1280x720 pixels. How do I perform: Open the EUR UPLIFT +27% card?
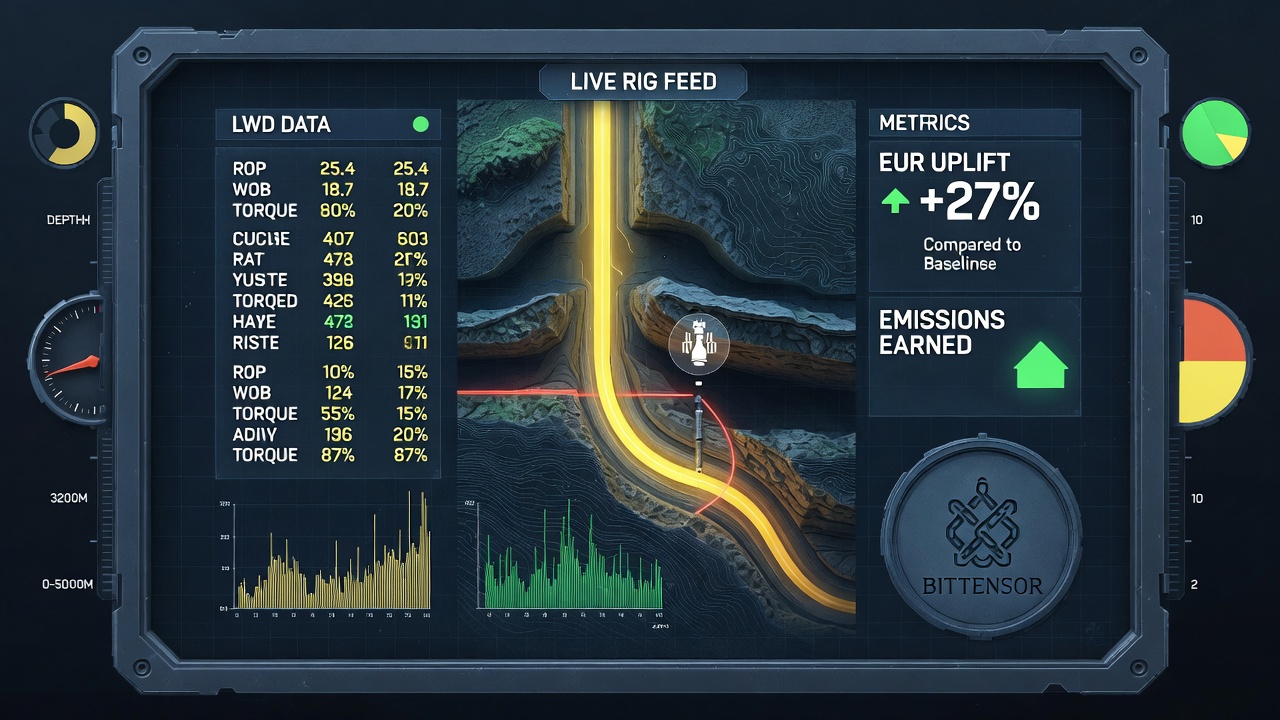(974, 214)
